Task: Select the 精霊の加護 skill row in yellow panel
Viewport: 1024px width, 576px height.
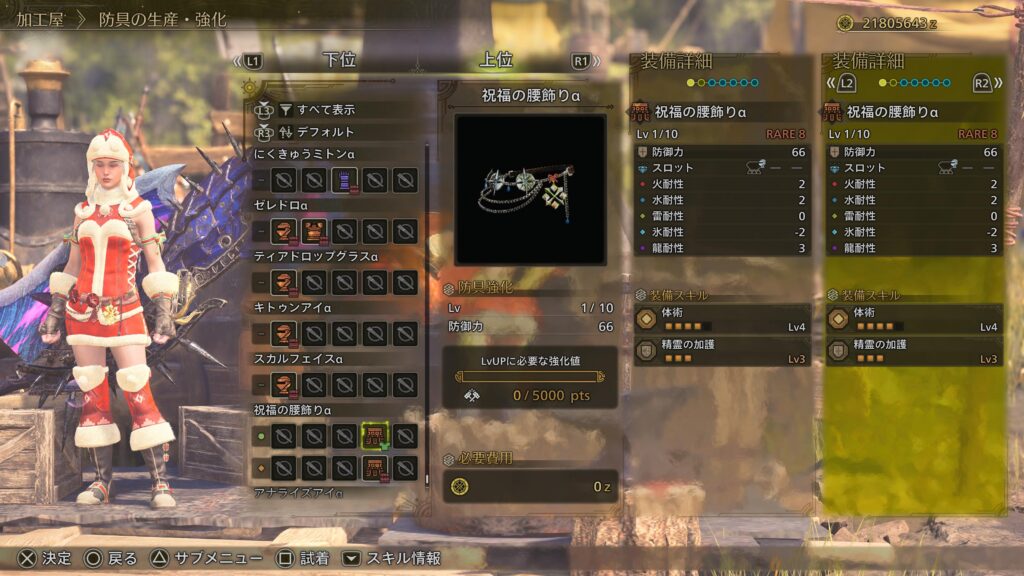Action: 914,351
